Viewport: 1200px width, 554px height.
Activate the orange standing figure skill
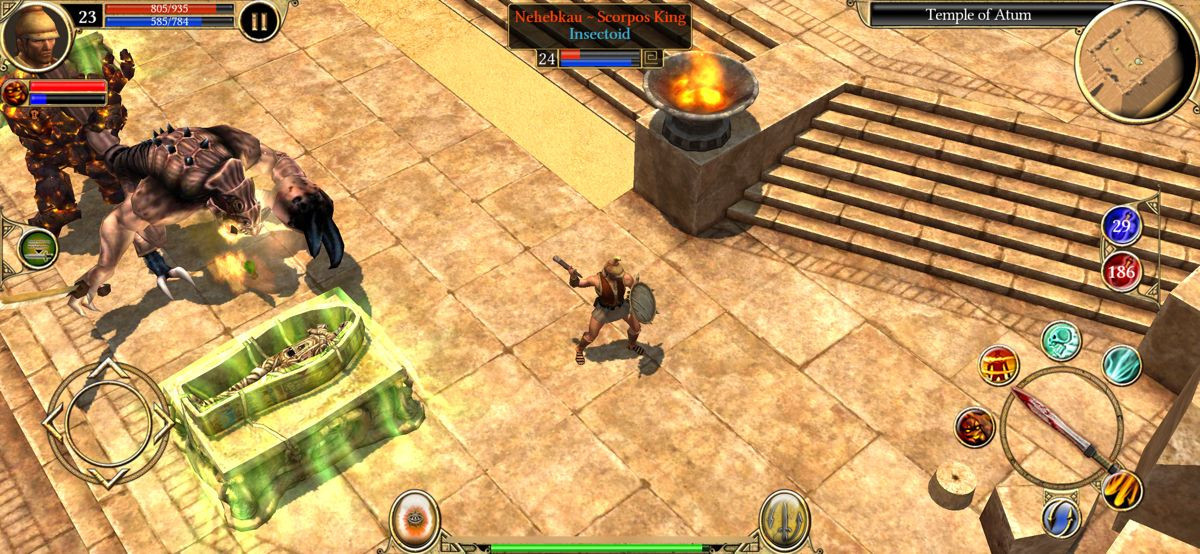(x=998, y=366)
